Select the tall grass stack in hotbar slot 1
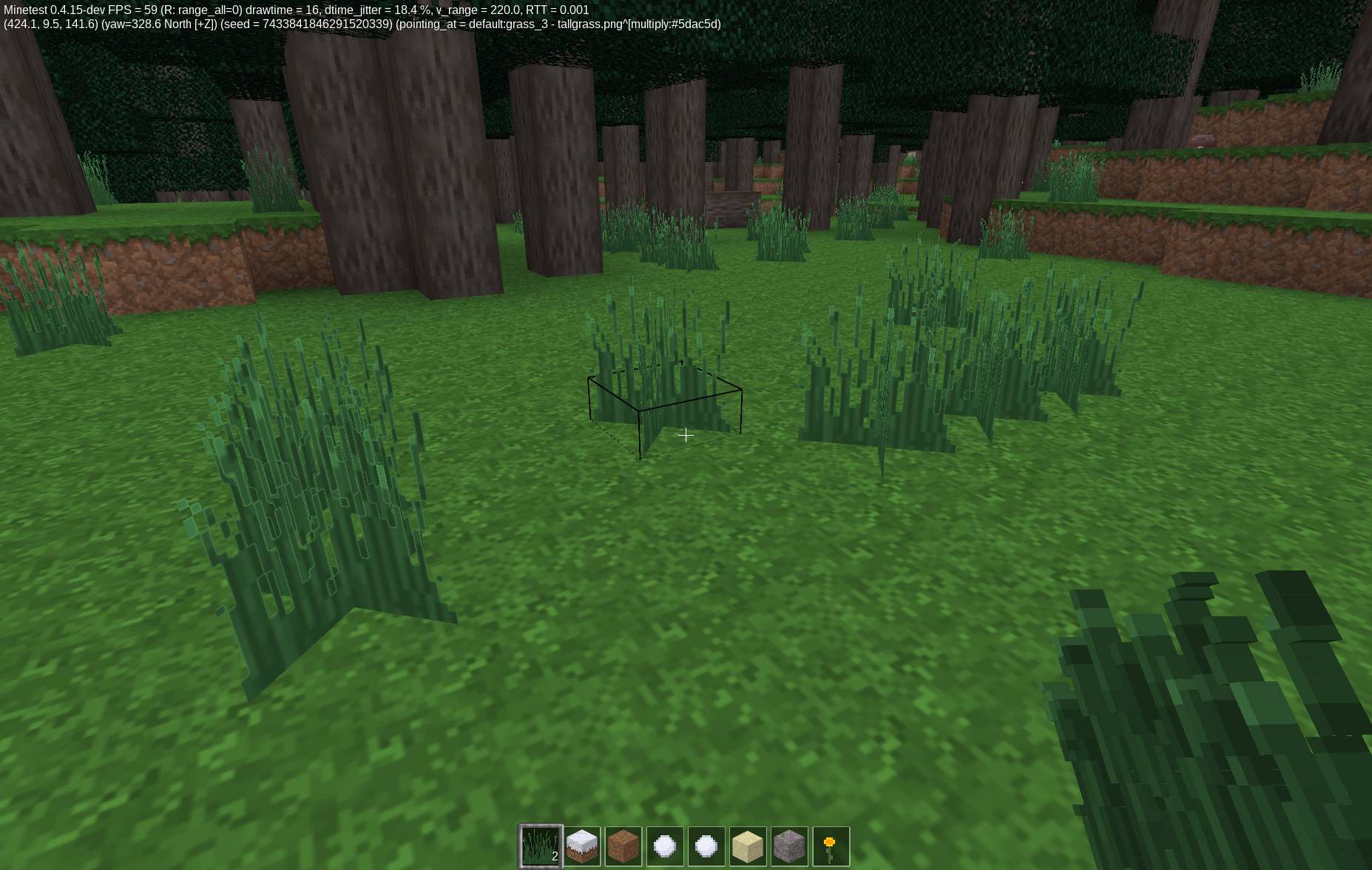 click(x=541, y=846)
